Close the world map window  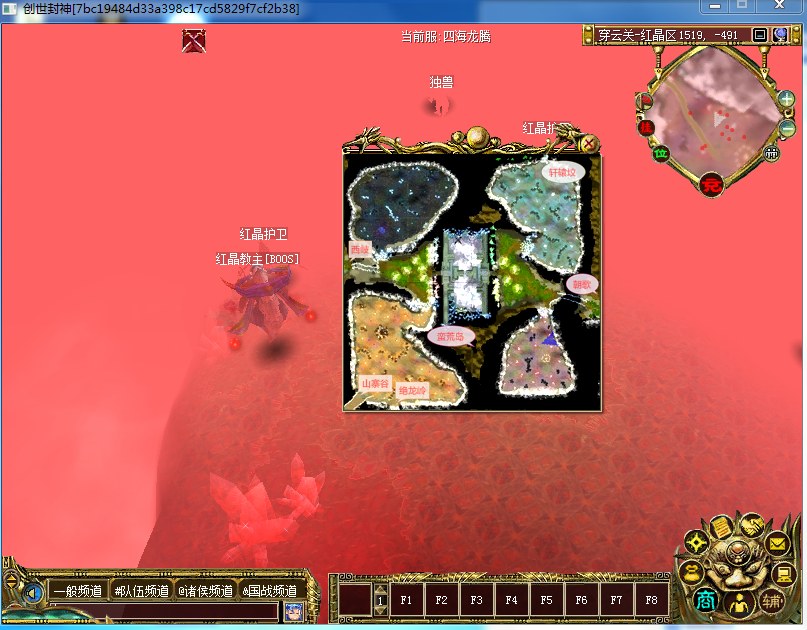(590, 143)
